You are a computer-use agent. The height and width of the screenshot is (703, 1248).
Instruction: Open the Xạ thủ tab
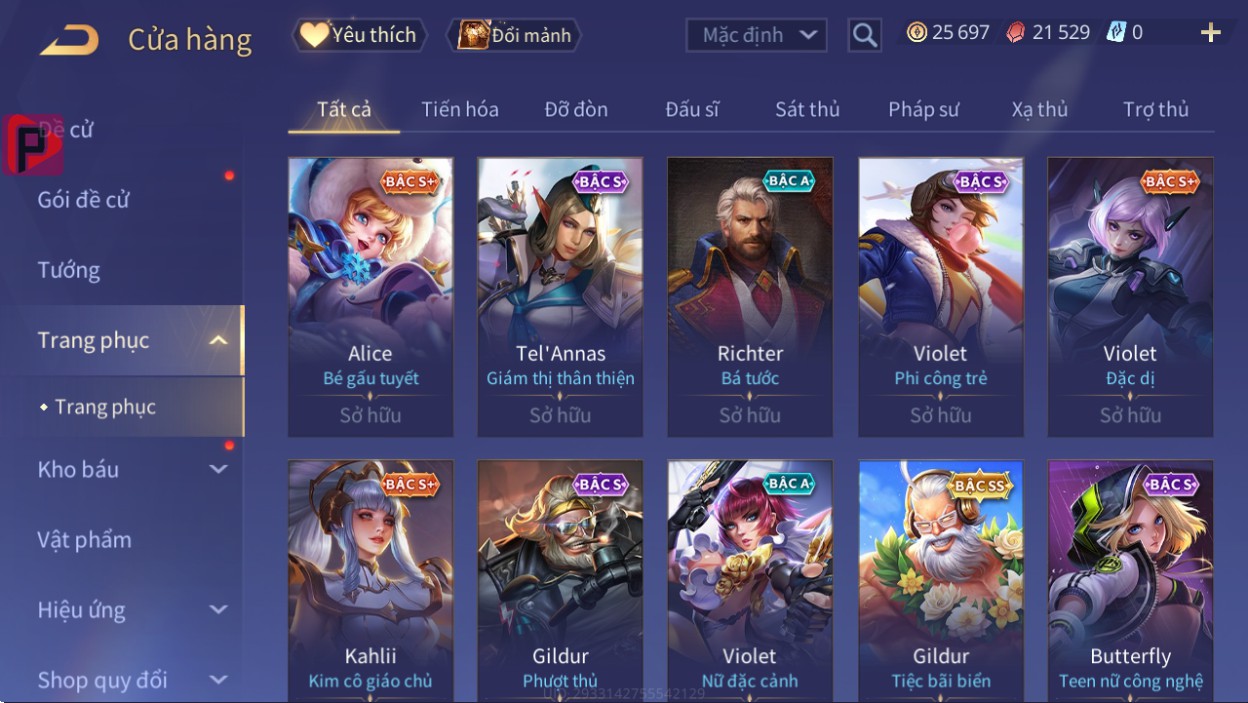pos(1039,109)
